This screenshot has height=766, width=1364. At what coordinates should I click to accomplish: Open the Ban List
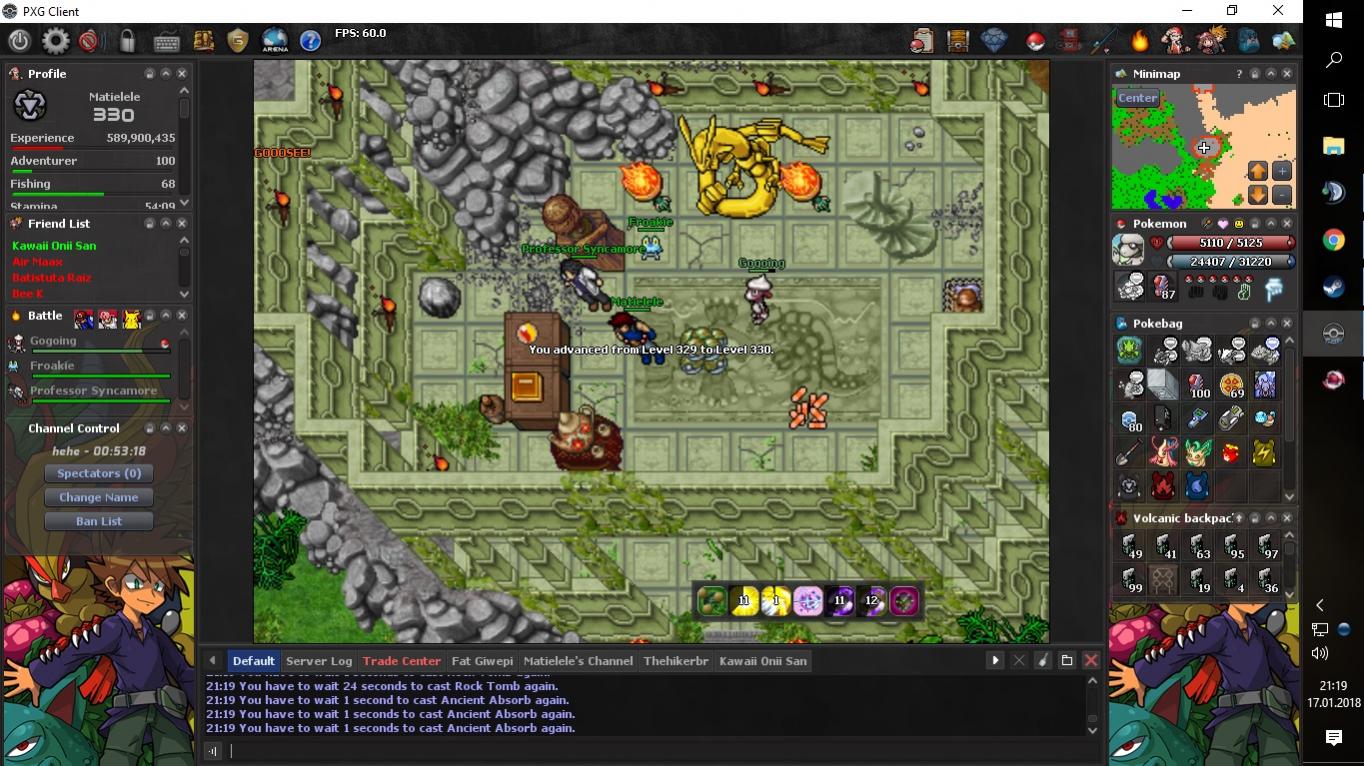tap(99, 521)
